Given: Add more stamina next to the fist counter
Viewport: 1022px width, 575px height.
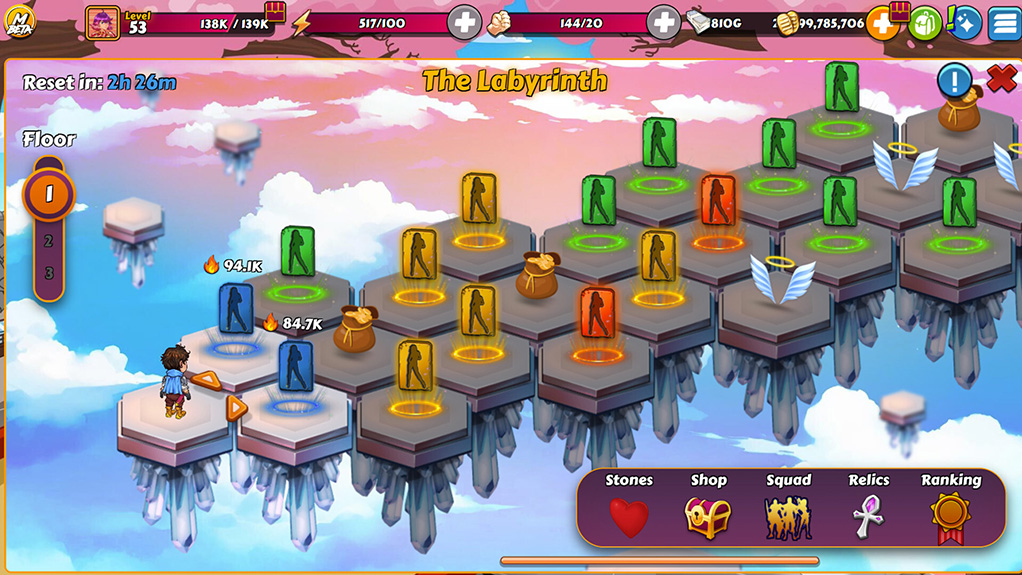Looking at the screenshot, I should point(664,22).
